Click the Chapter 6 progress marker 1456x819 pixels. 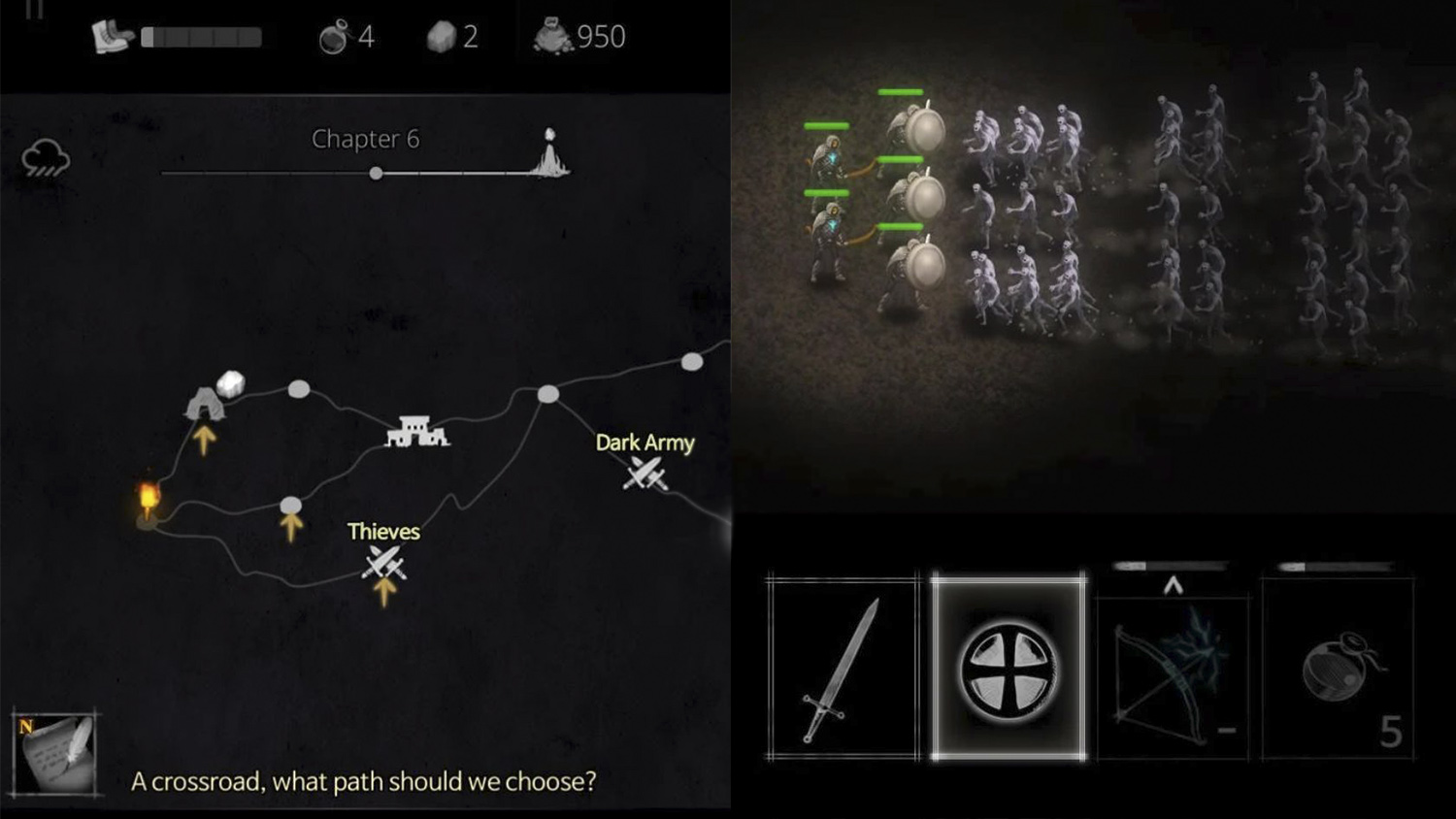pyautogui.click(x=377, y=173)
